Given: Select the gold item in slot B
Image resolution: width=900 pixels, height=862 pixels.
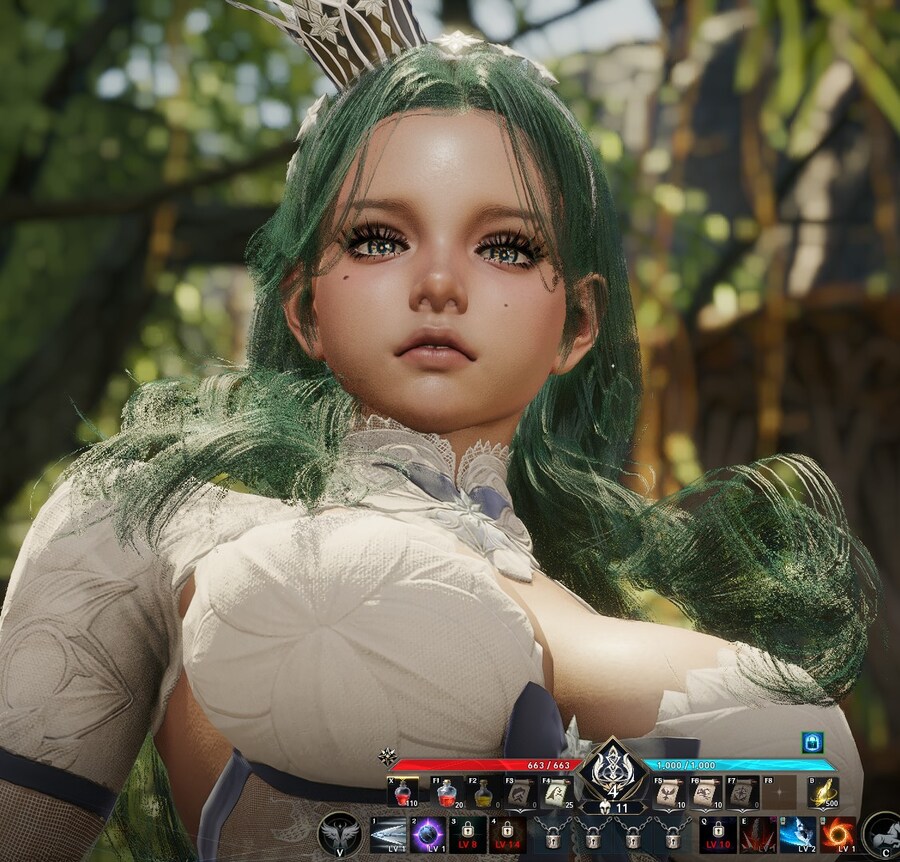Looking at the screenshot, I should click(822, 792).
